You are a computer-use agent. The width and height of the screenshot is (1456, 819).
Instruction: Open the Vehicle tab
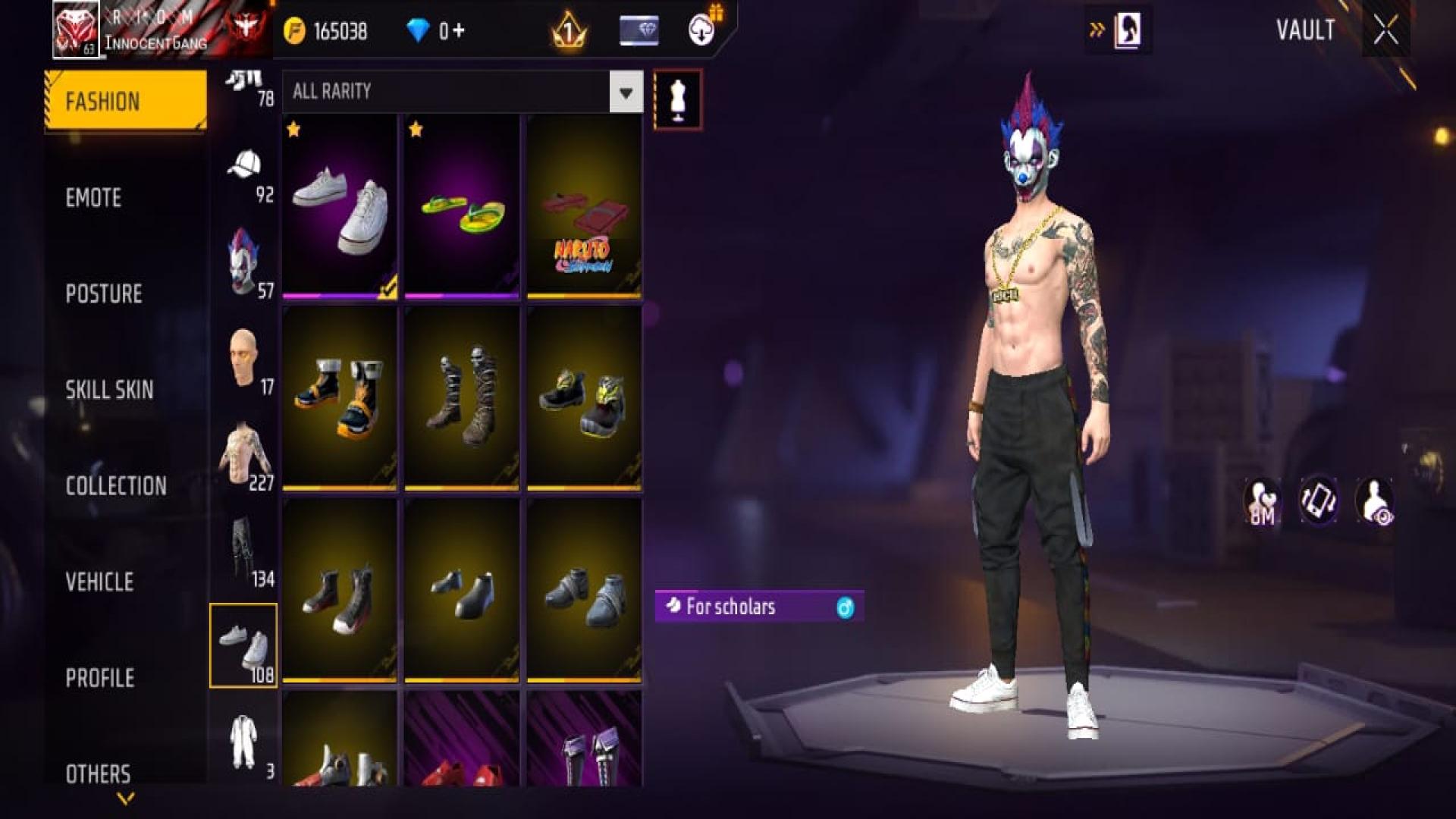tap(99, 582)
